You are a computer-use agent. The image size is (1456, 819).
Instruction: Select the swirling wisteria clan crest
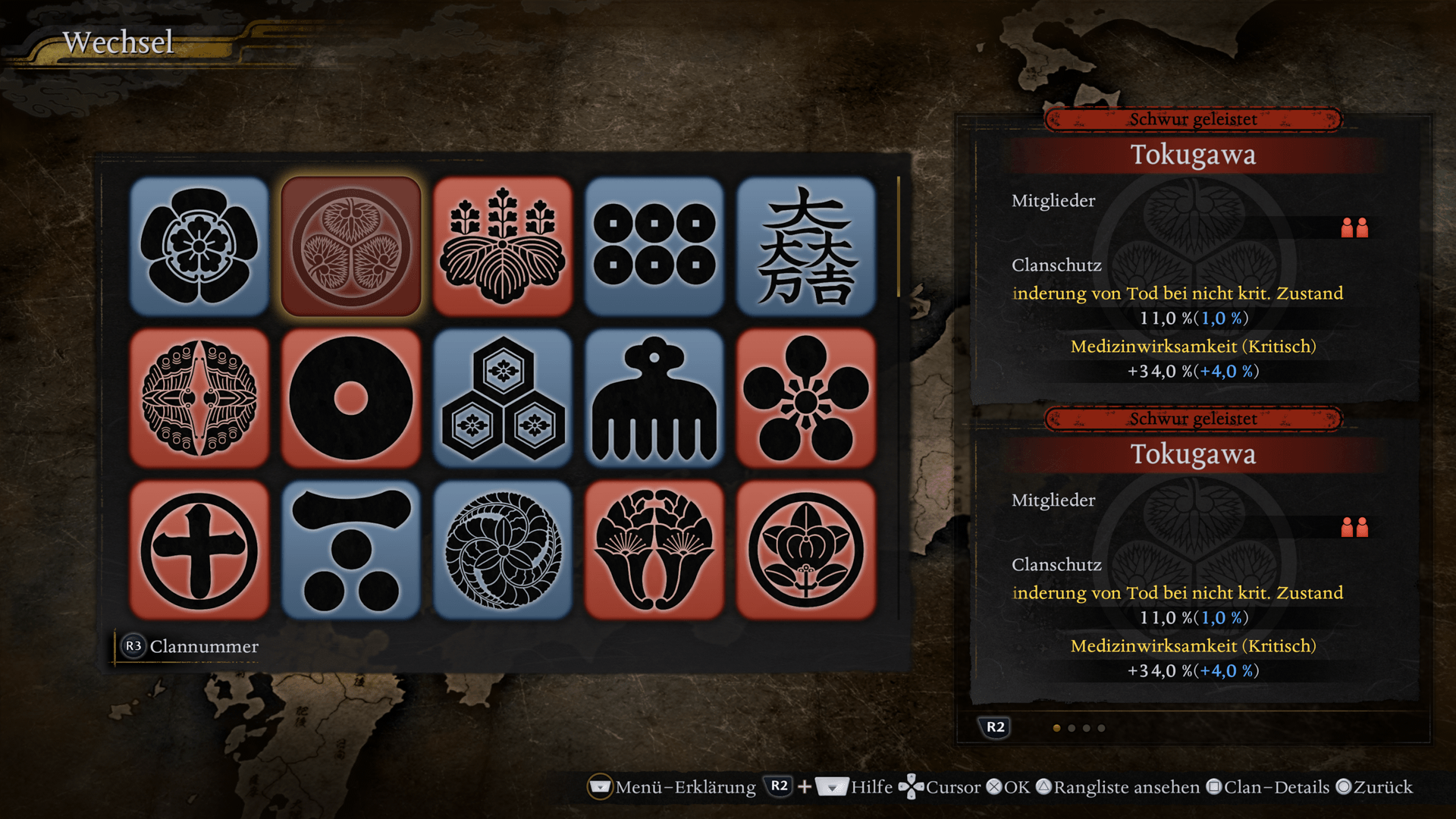click(503, 550)
